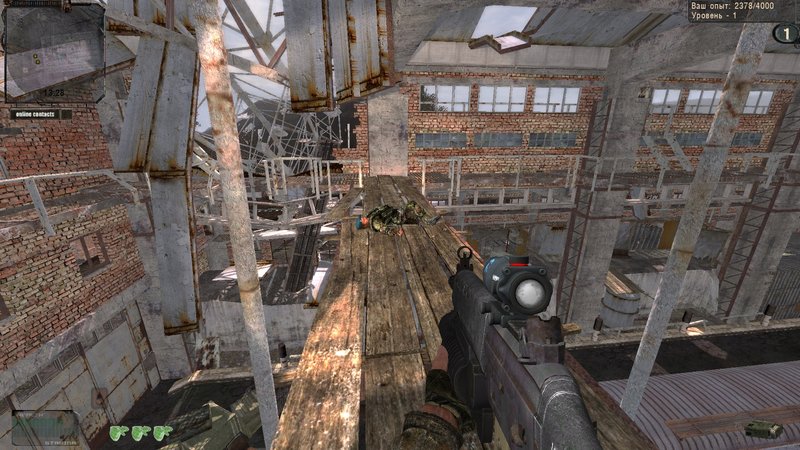Click the circular badge showing number 1
Screen dimensions: 800x450
784,33
